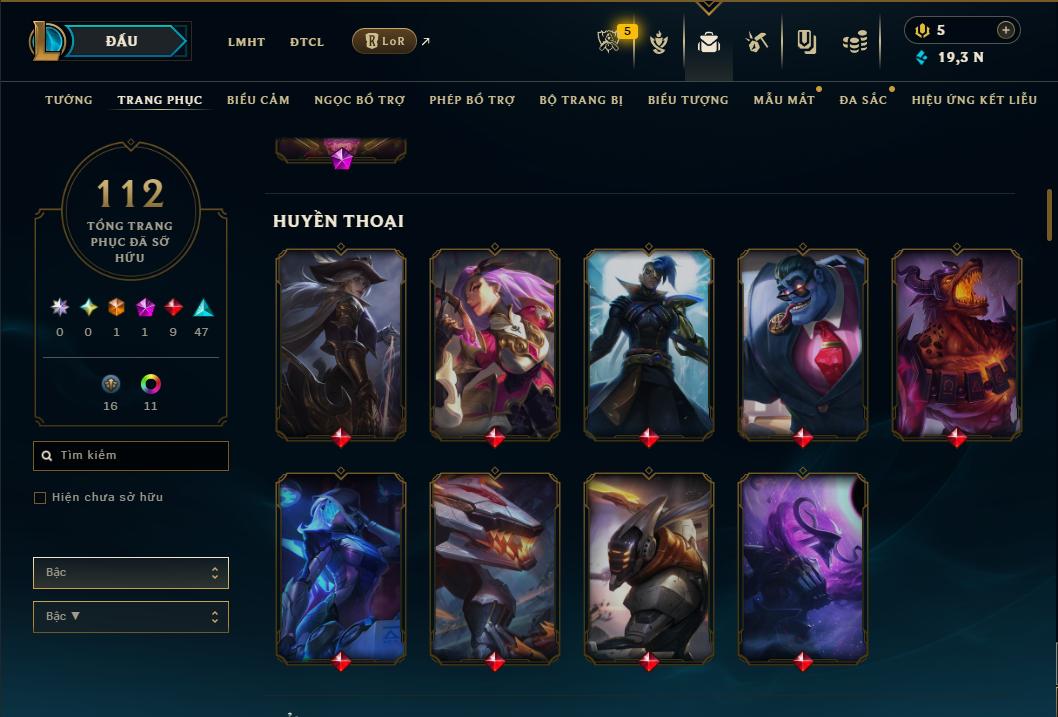Switch to the TƯỚNG collection tab

click(69, 100)
